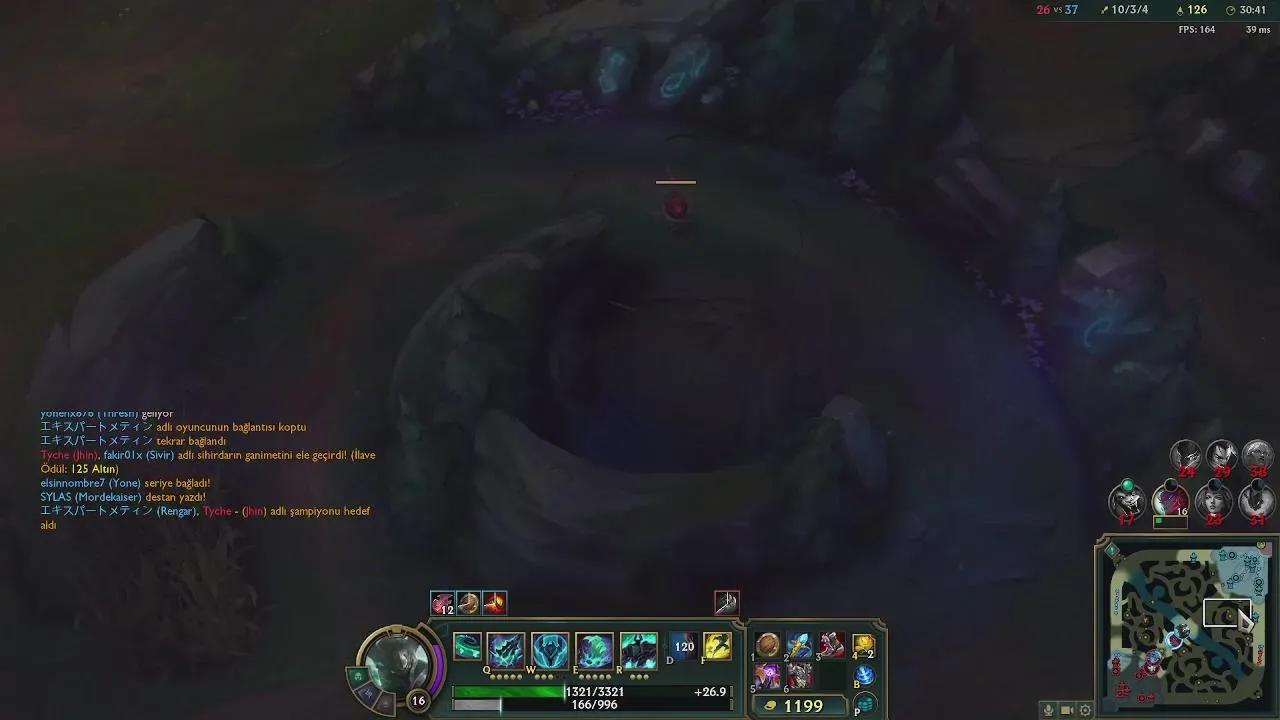Image resolution: width=1280 pixels, height=720 pixels.
Task: Click the weapon icon above the ability bar
Action: pyautogui.click(x=727, y=601)
